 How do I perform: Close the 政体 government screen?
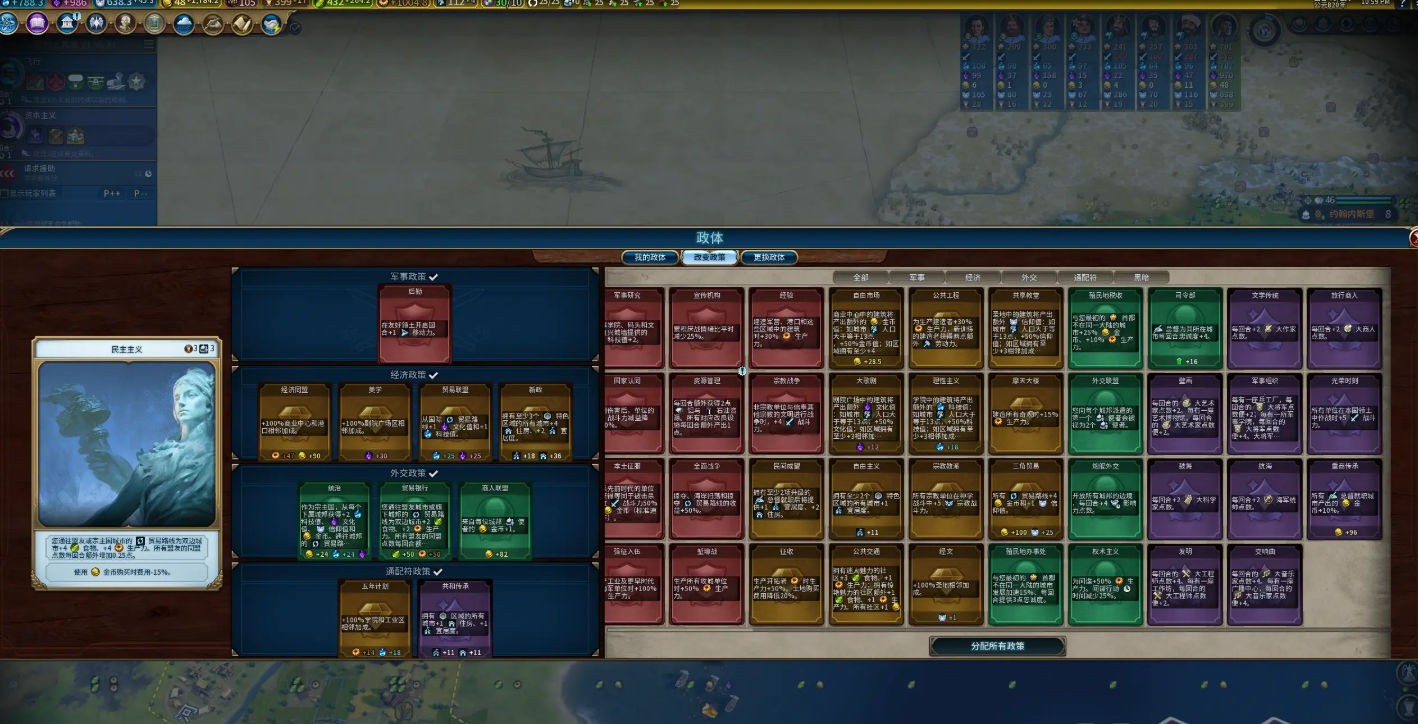tap(1413, 238)
